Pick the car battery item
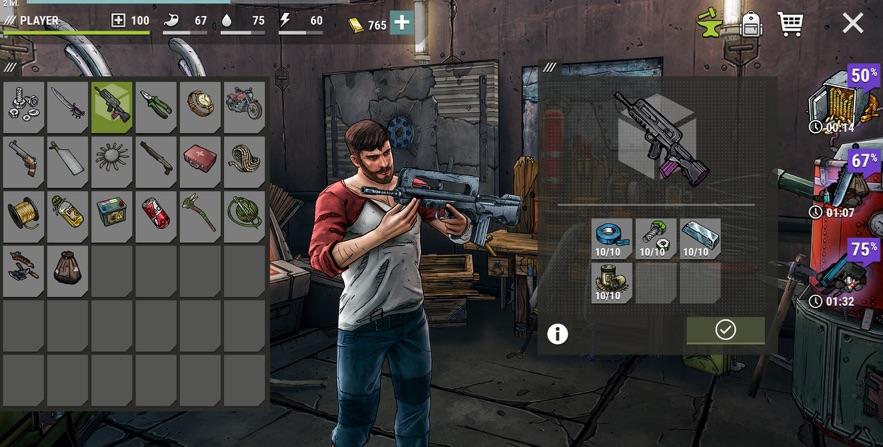 pyautogui.click(x=112, y=213)
